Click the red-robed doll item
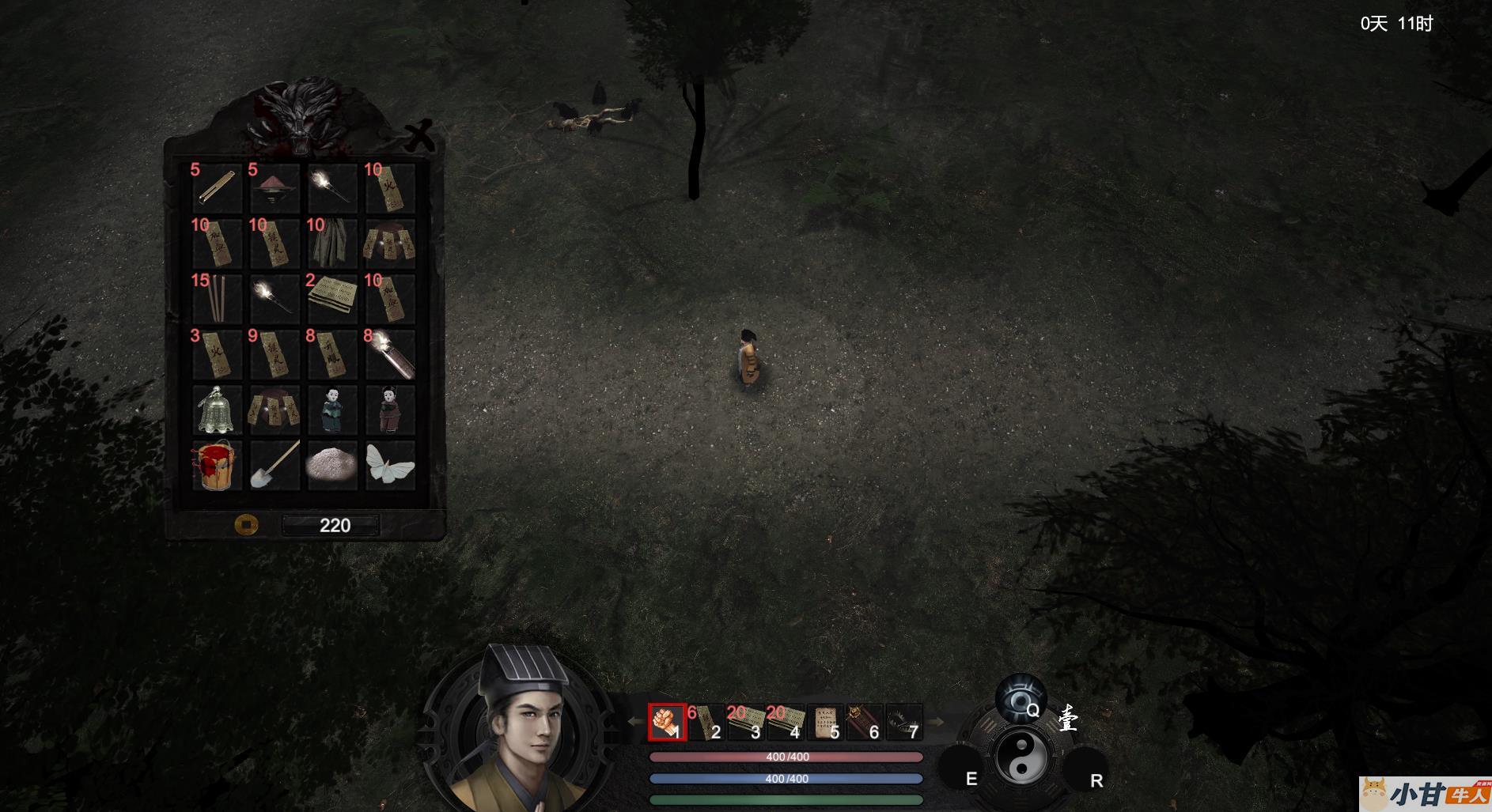 coord(390,410)
